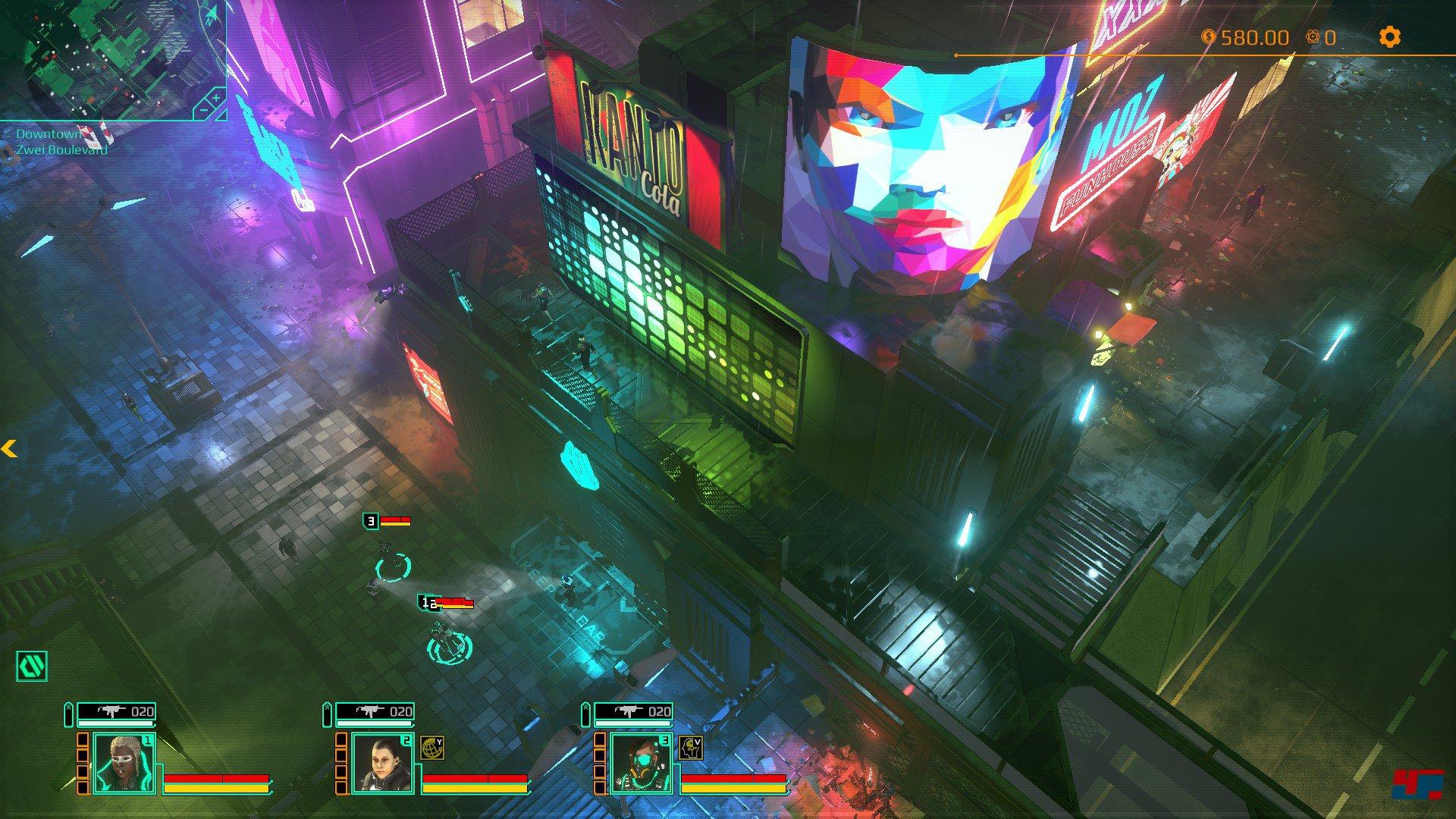Viewport: 1456px width, 819px height.
Task: Zoom in the minimap with plus button
Action: point(216,98)
